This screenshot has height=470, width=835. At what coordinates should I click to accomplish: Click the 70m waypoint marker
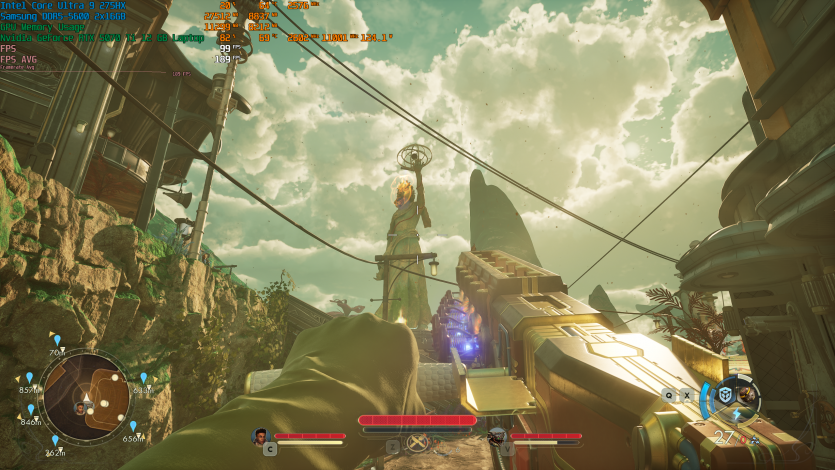[x=57, y=341]
